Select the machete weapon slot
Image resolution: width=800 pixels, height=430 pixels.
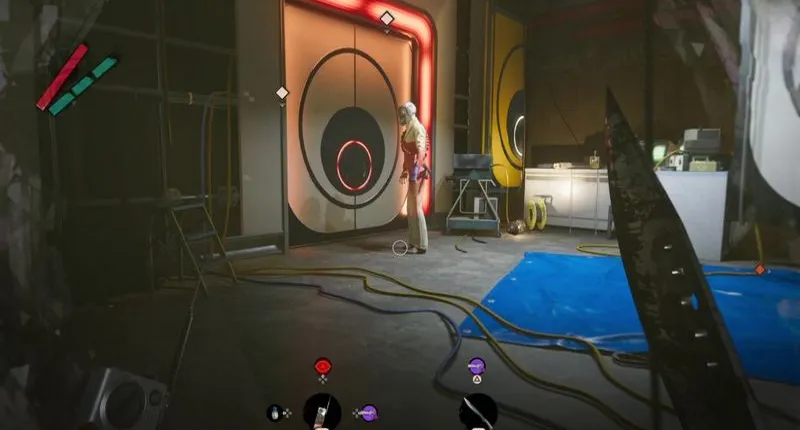pos(478,411)
